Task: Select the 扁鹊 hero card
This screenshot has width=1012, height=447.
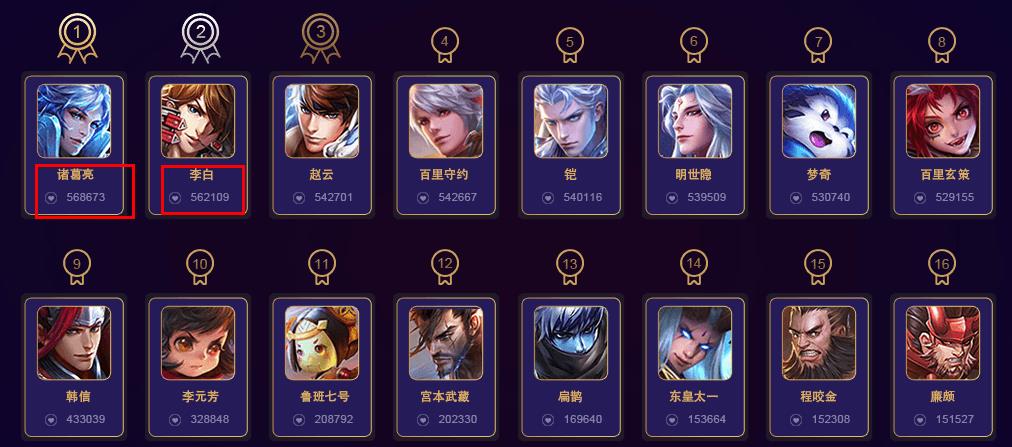Action: [570, 342]
